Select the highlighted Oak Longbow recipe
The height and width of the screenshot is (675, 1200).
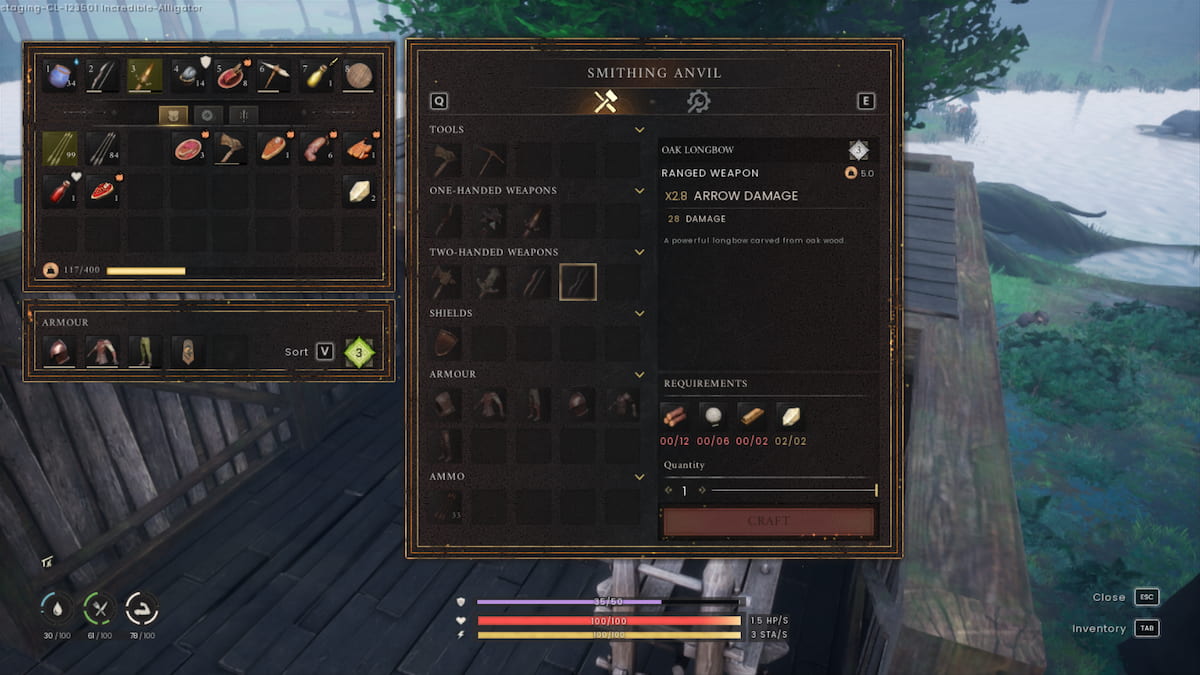578,283
